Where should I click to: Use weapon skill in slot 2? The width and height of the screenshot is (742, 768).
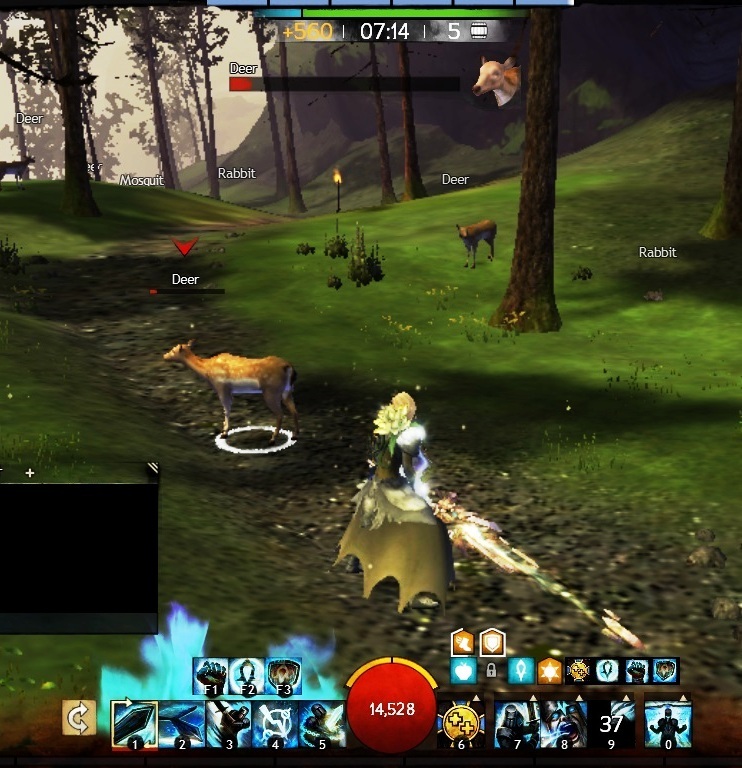point(180,723)
